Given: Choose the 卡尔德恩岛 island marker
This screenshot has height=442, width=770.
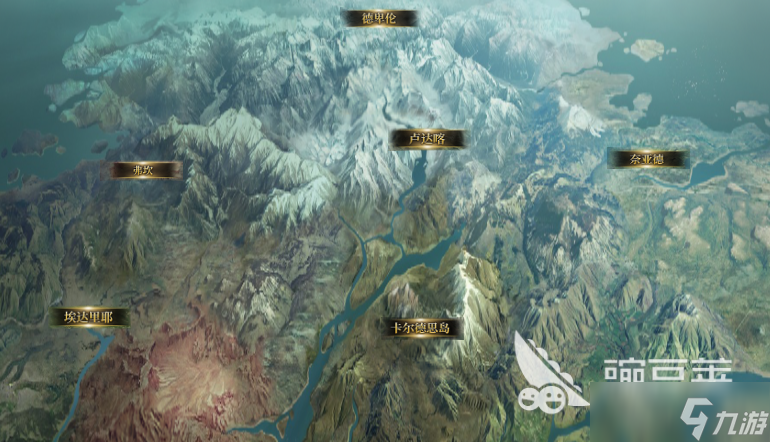Looking at the screenshot, I should coord(421,327).
